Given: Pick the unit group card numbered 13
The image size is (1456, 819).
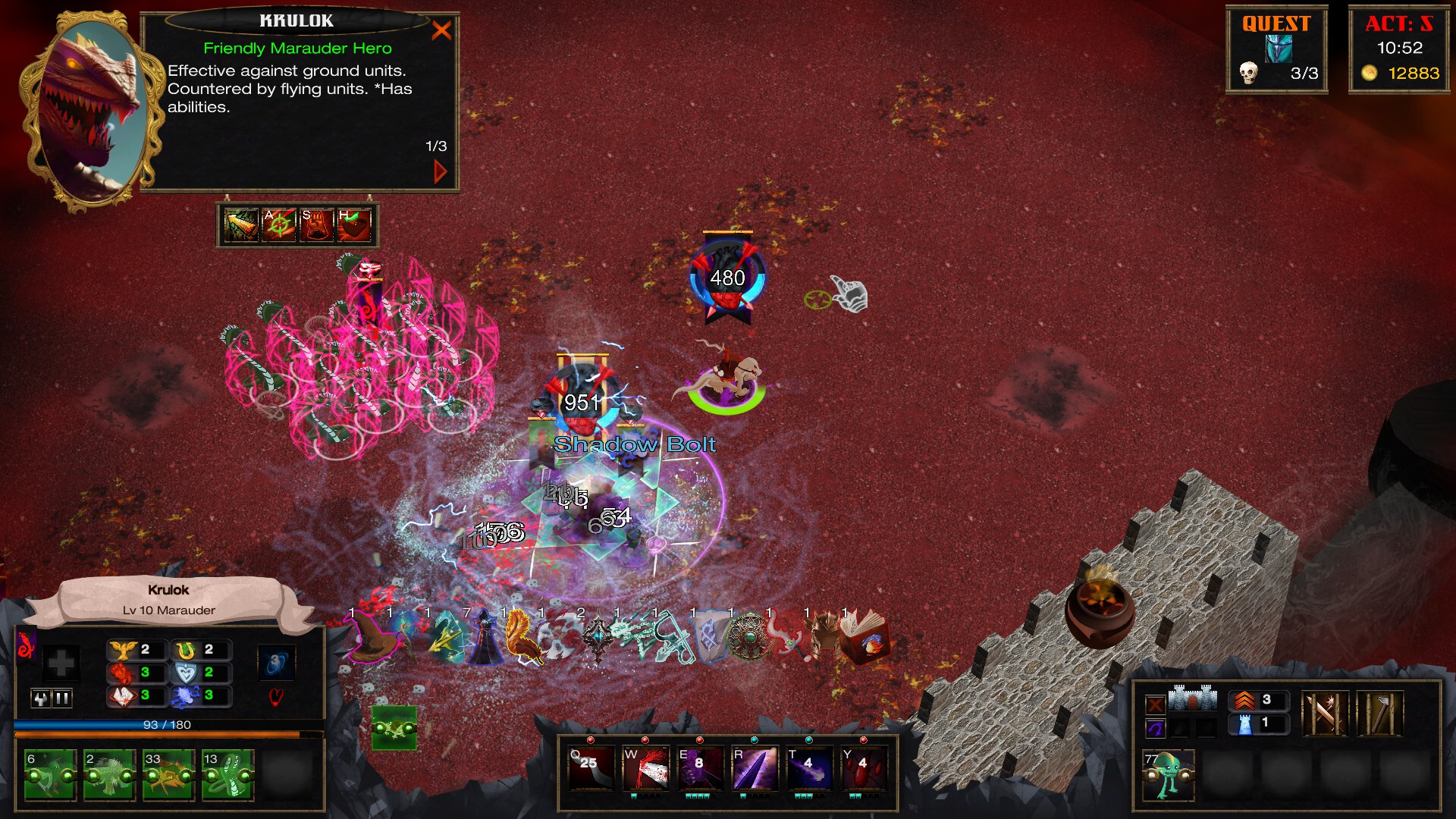Looking at the screenshot, I should pos(227,775).
